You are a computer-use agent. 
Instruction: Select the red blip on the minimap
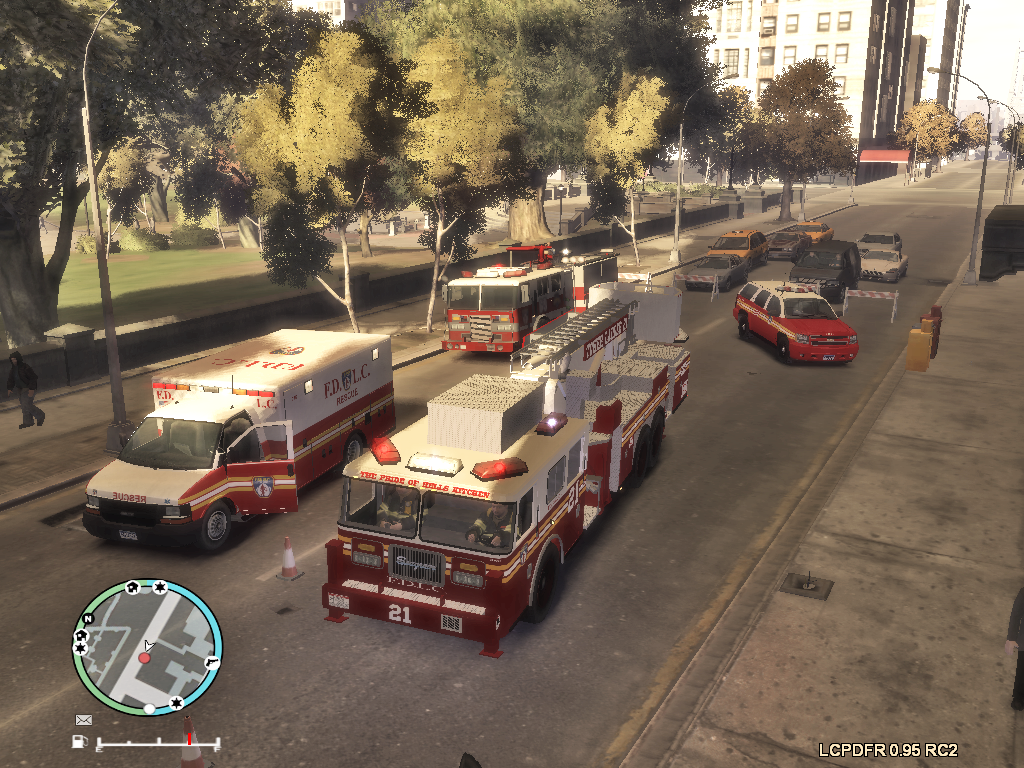click(x=144, y=657)
